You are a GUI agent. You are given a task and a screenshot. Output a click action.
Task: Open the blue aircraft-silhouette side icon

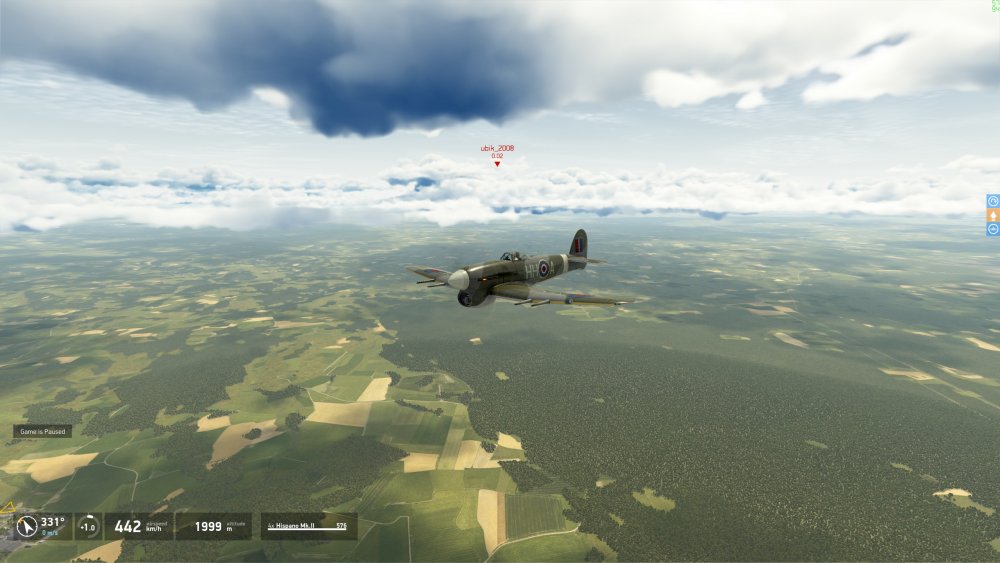click(993, 229)
